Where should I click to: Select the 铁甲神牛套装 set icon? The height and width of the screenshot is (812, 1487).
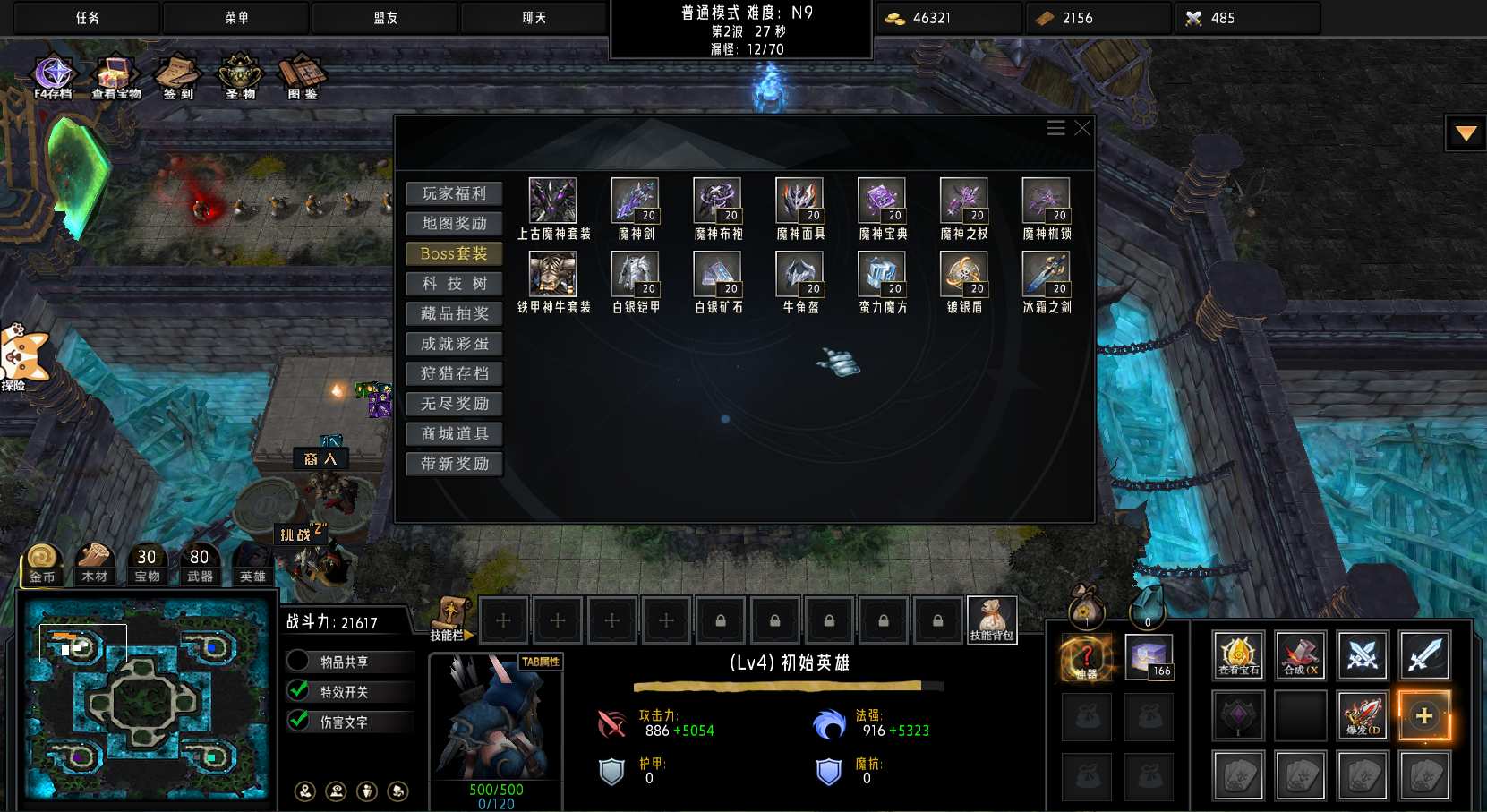click(x=553, y=274)
